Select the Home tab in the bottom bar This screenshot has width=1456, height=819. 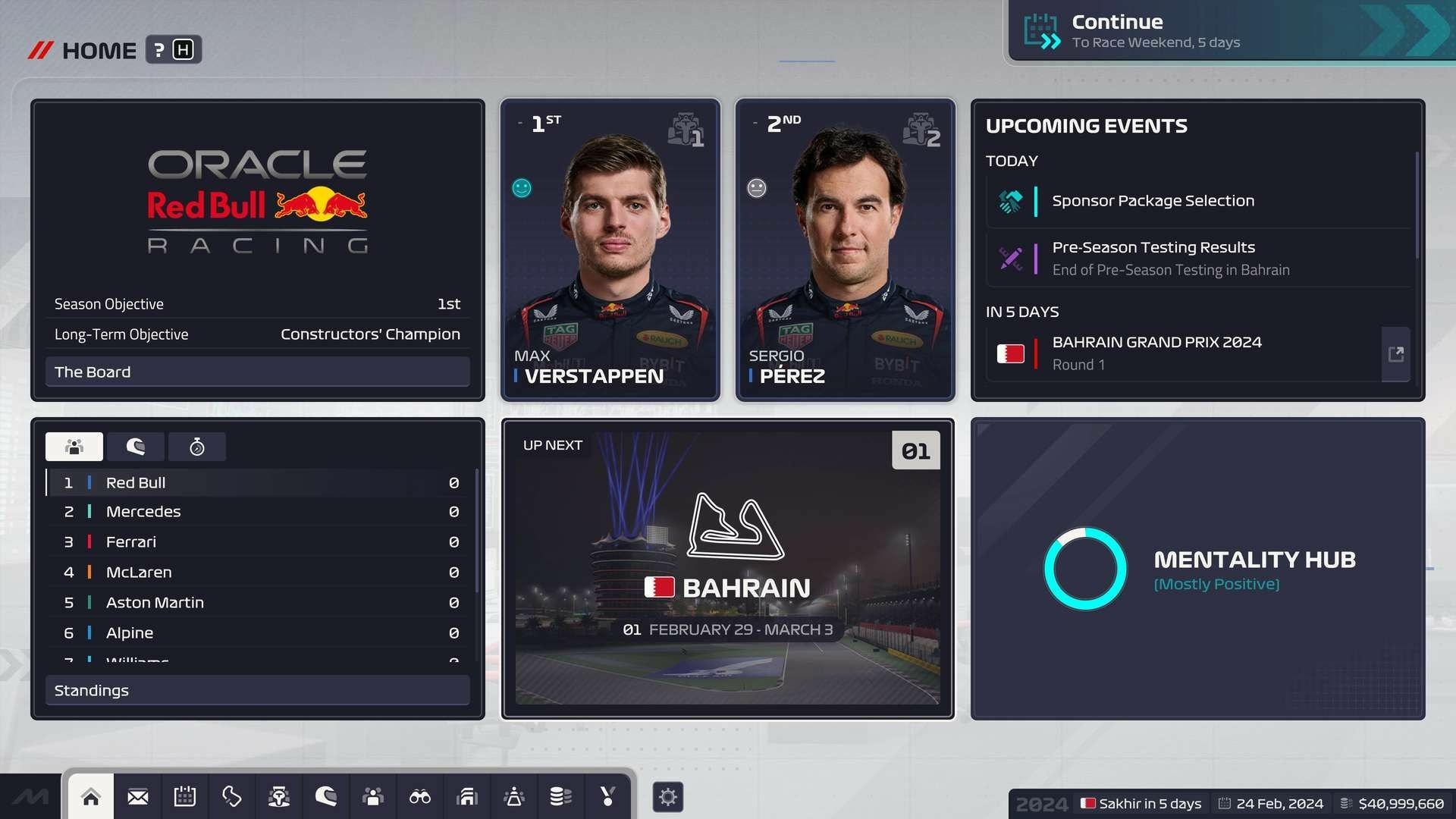pyautogui.click(x=91, y=796)
